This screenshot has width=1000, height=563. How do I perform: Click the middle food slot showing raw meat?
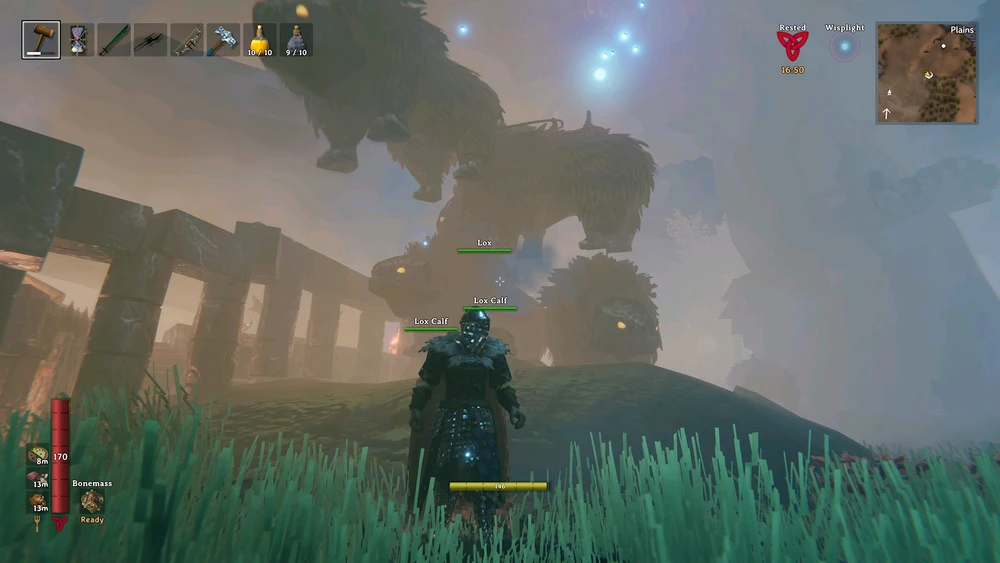[x=38, y=479]
